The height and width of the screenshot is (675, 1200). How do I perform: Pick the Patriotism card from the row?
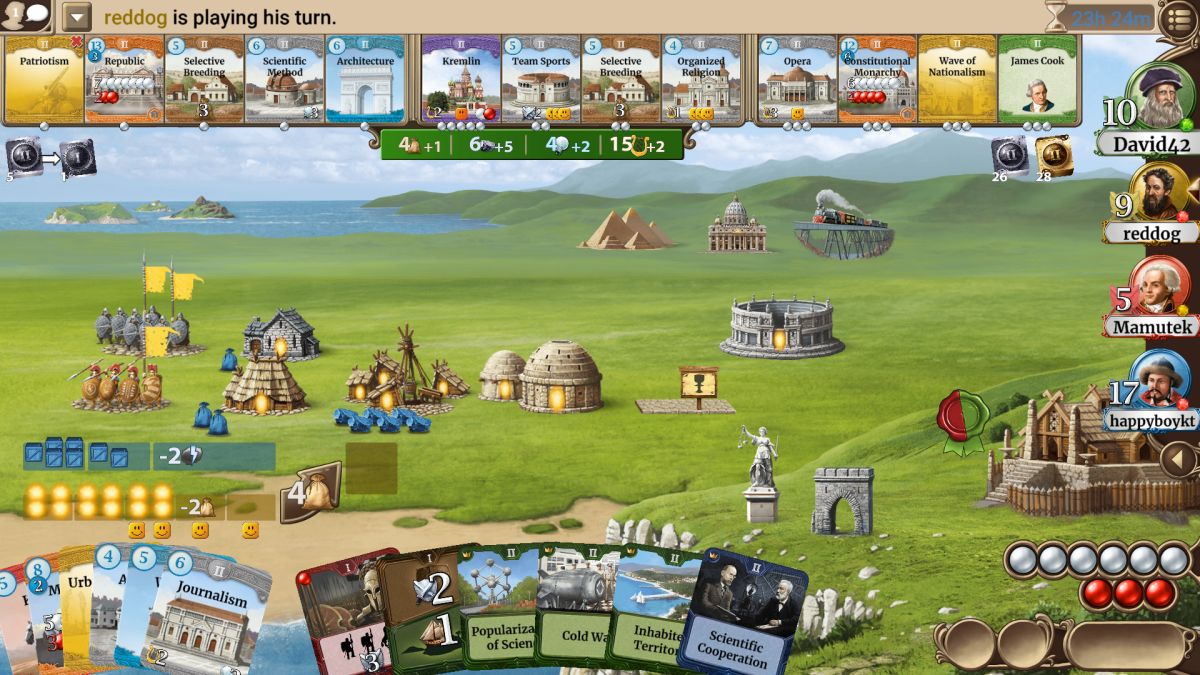[43, 80]
